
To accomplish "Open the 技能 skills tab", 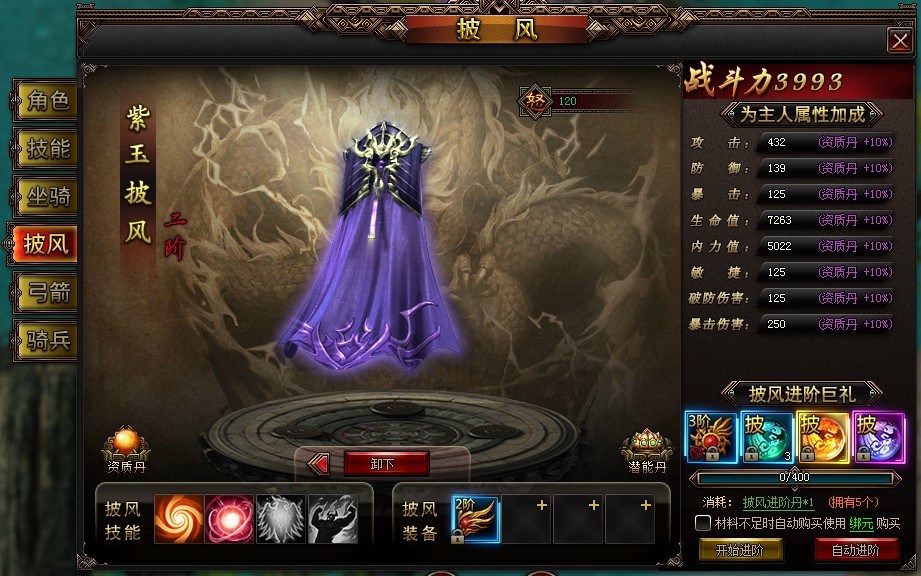I will click(46, 149).
